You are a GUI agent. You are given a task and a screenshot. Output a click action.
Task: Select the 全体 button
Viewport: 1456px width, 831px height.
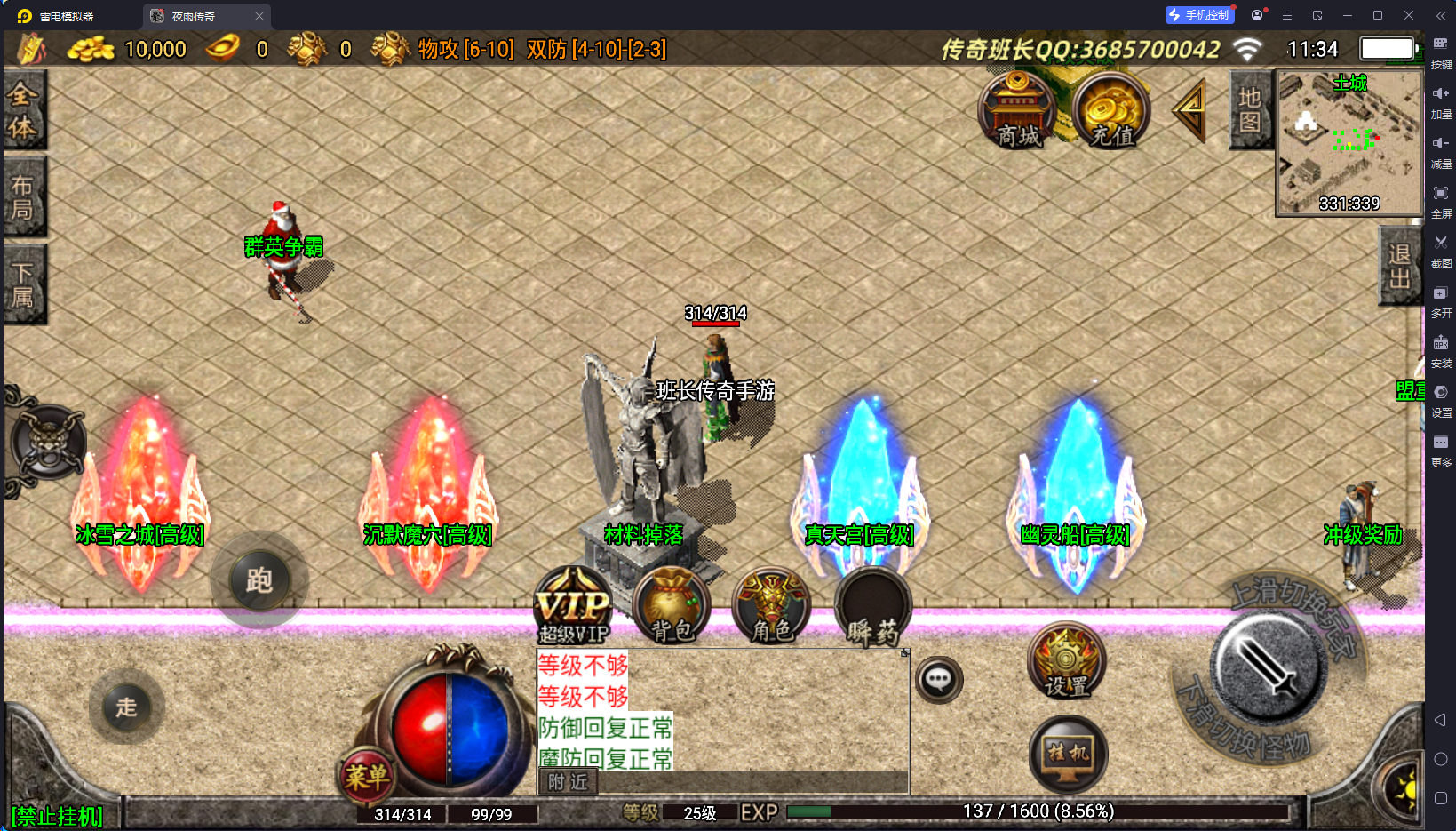(x=23, y=109)
